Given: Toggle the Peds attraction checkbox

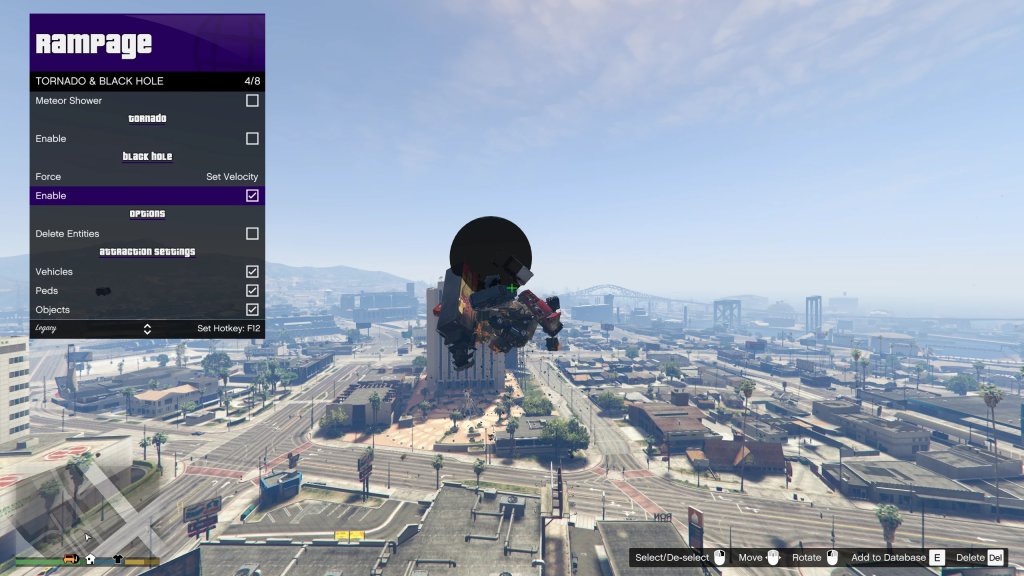Looking at the screenshot, I should (x=252, y=291).
